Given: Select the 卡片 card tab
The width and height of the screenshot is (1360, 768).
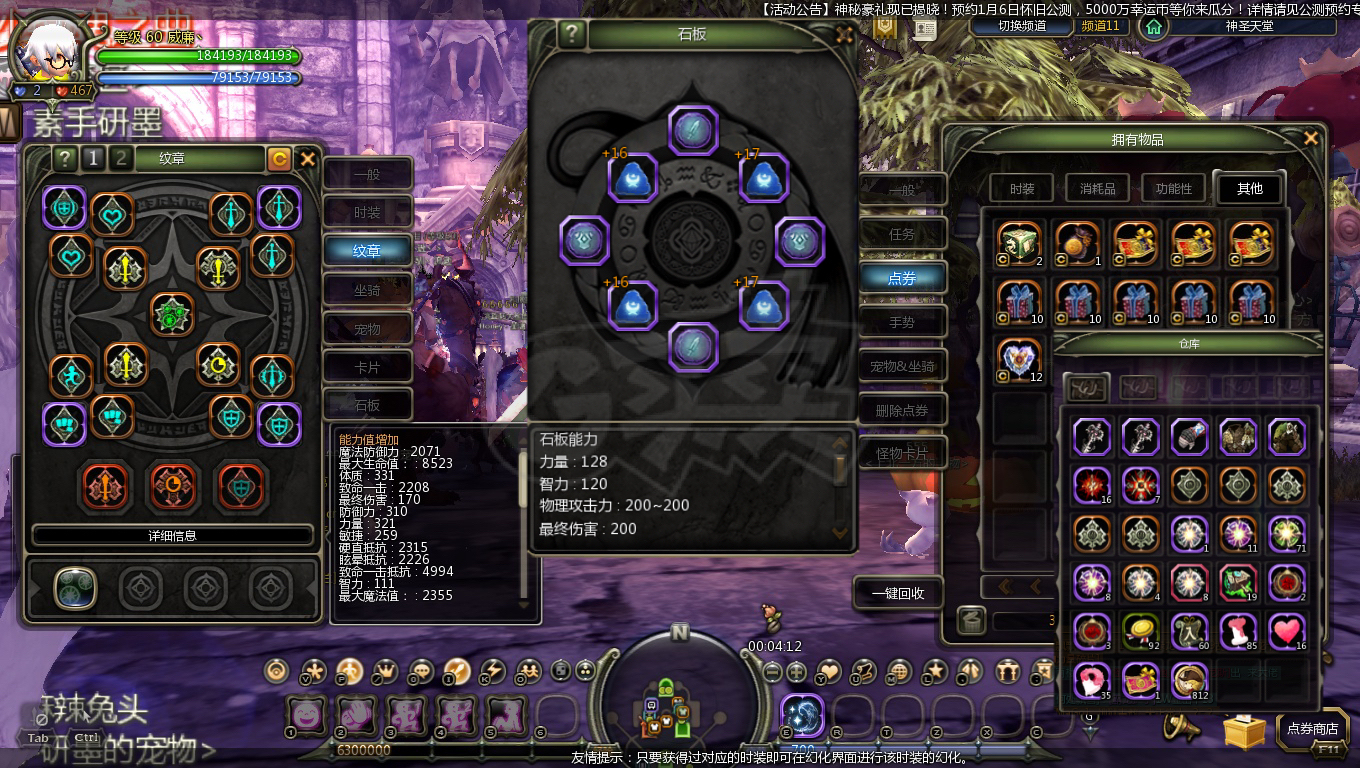Looking at the screenshot, I should (367, 367).
